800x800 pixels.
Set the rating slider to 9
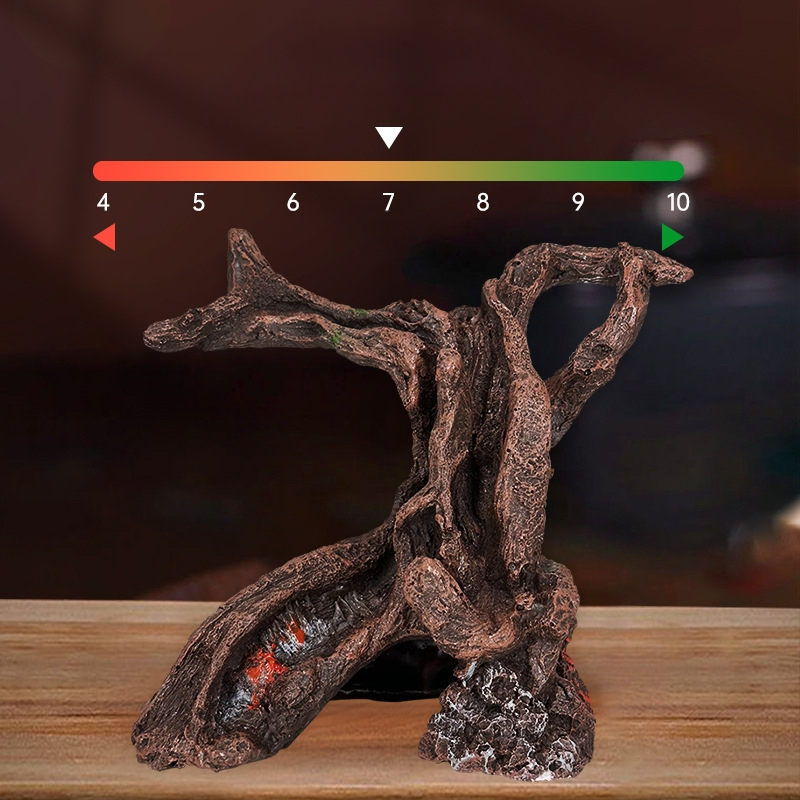pos(578,171)
